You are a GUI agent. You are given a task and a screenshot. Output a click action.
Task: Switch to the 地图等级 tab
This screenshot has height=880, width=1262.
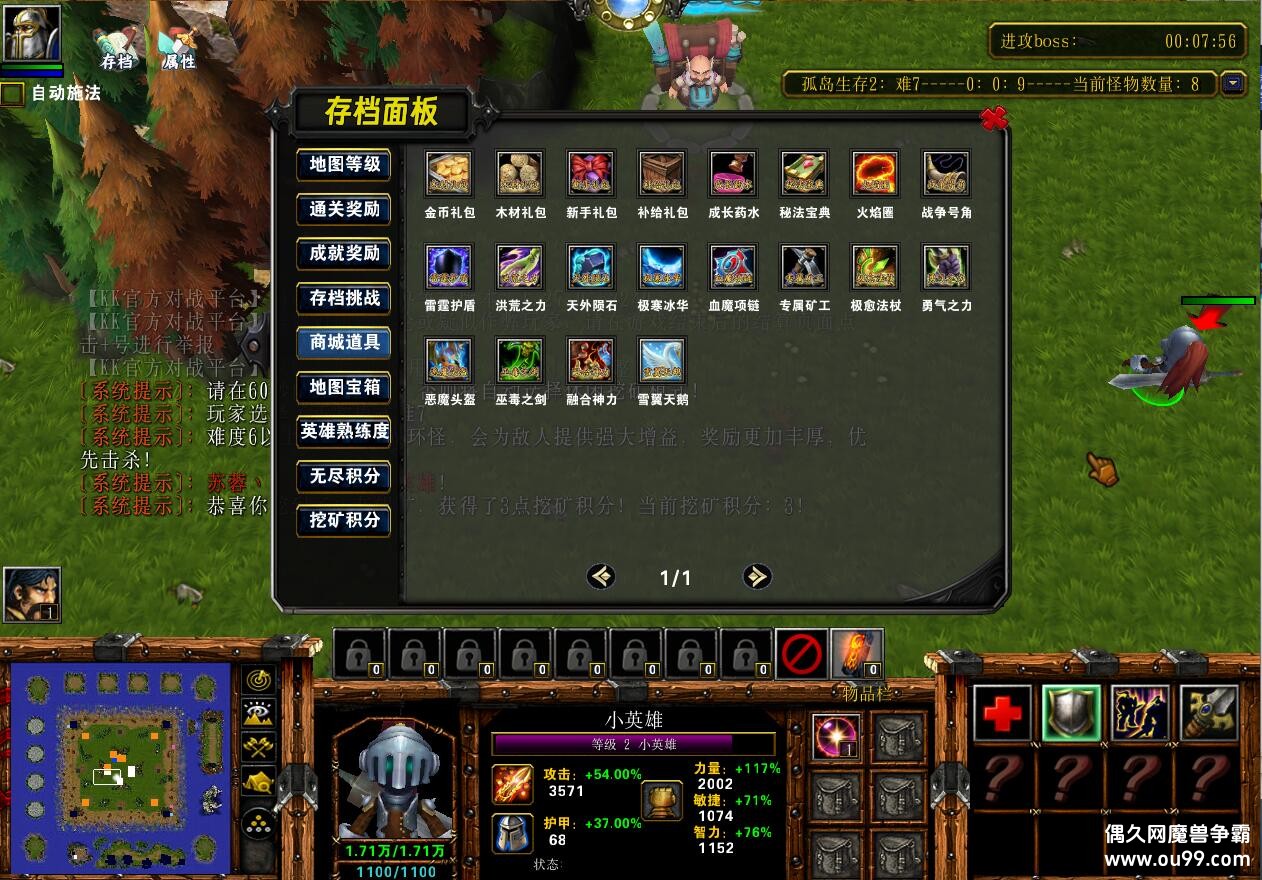[344, 165]
